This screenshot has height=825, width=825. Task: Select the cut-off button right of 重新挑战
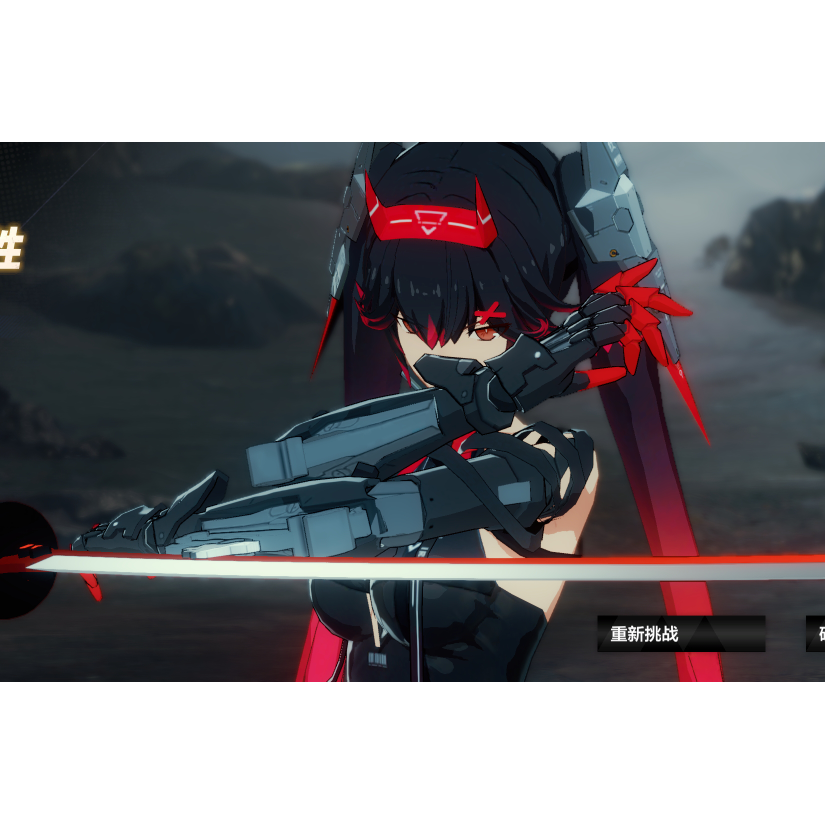click(816, 634)
